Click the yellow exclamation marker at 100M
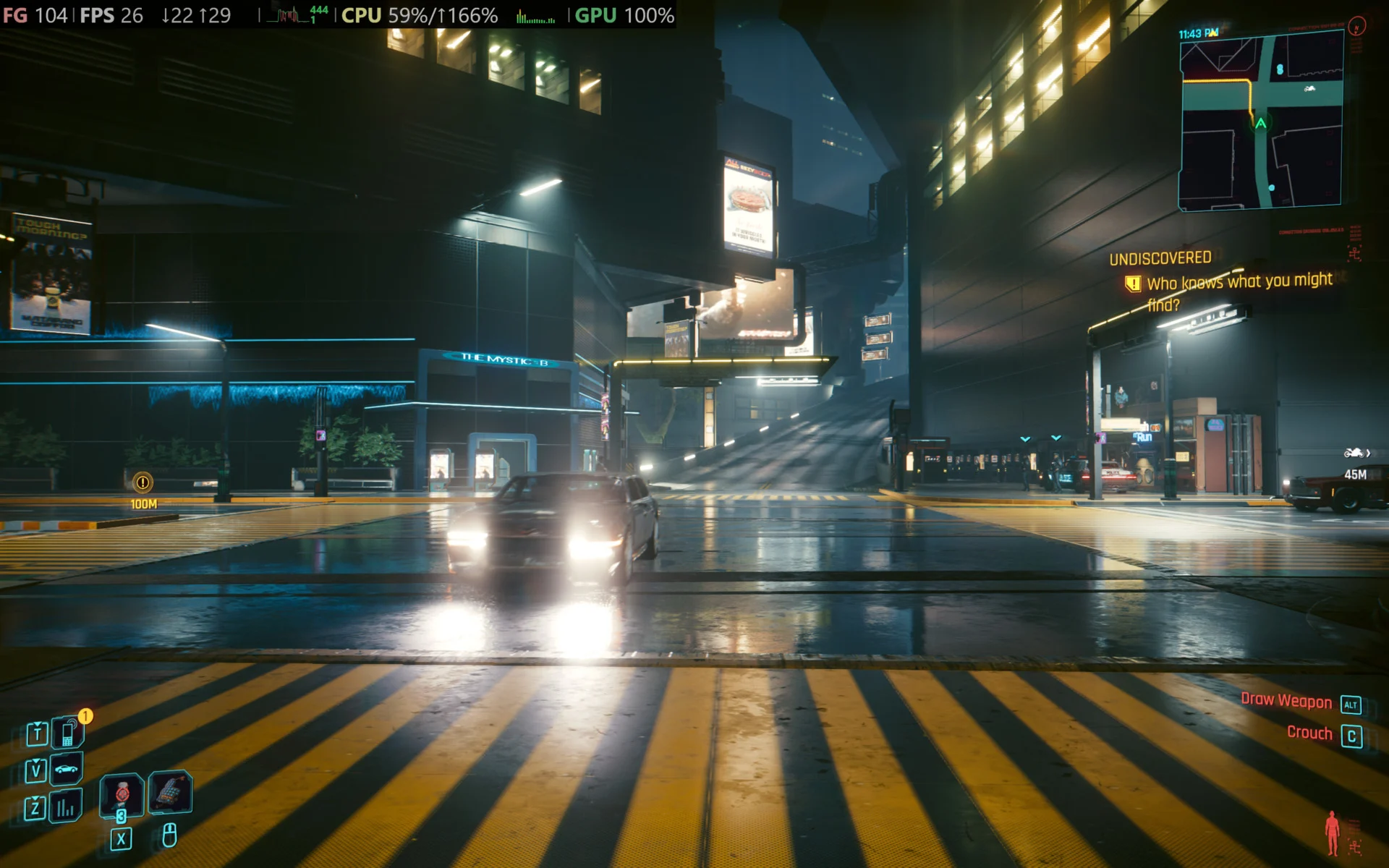This screenshot has height=868, width=1389. tap(143, 482)
